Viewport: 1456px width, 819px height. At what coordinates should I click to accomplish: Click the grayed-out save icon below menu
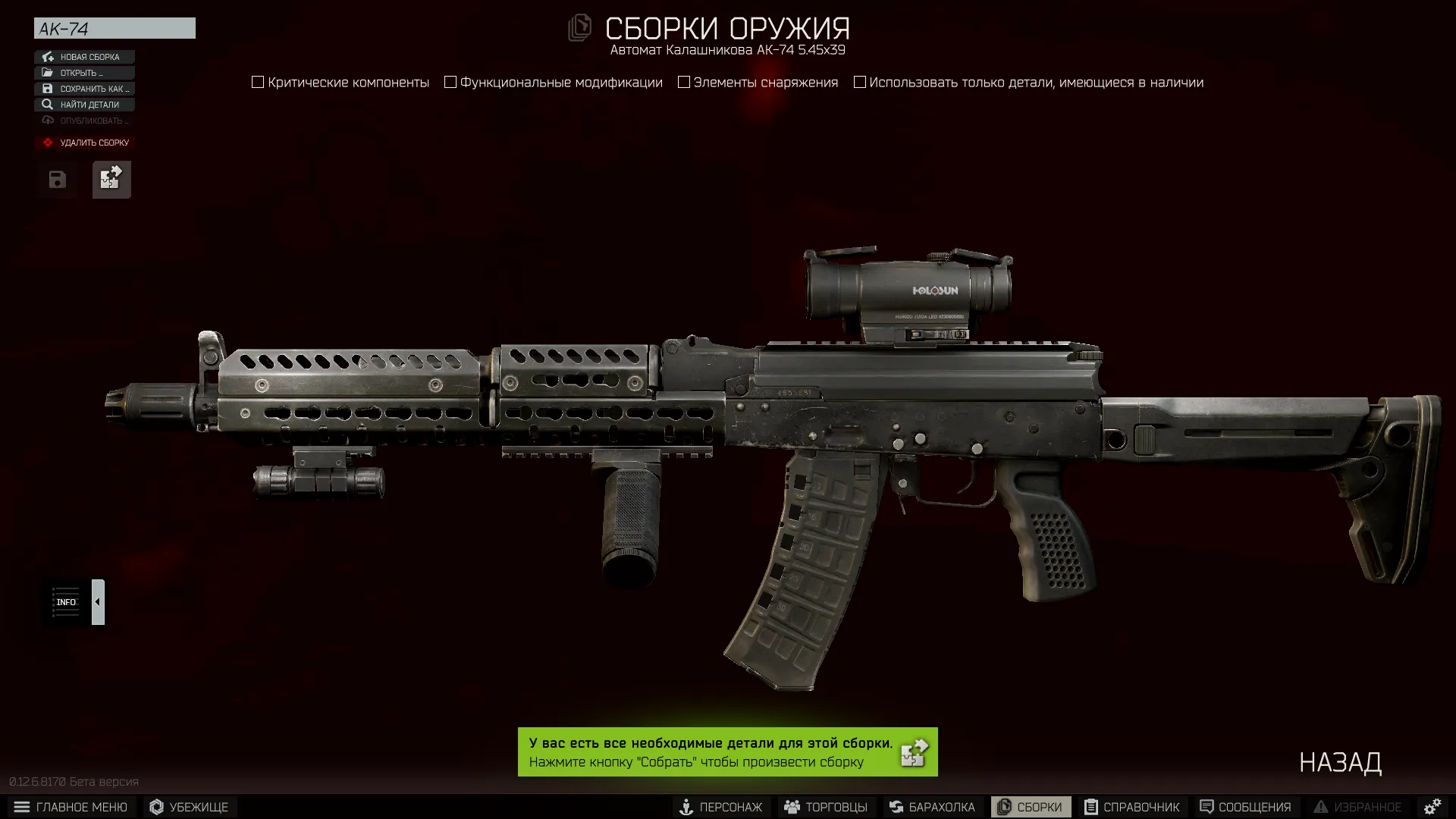(57, 180)
